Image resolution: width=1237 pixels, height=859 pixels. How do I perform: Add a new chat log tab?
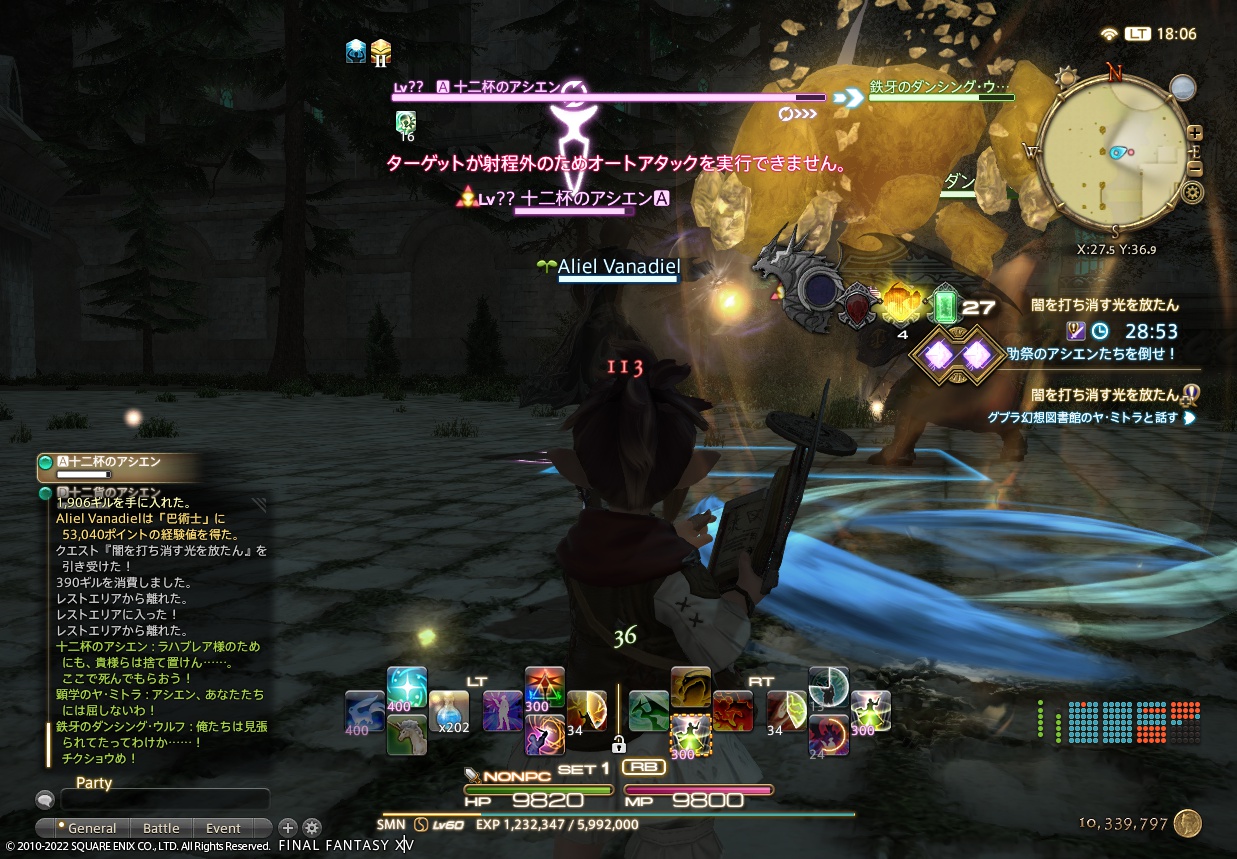coord(287,827)
